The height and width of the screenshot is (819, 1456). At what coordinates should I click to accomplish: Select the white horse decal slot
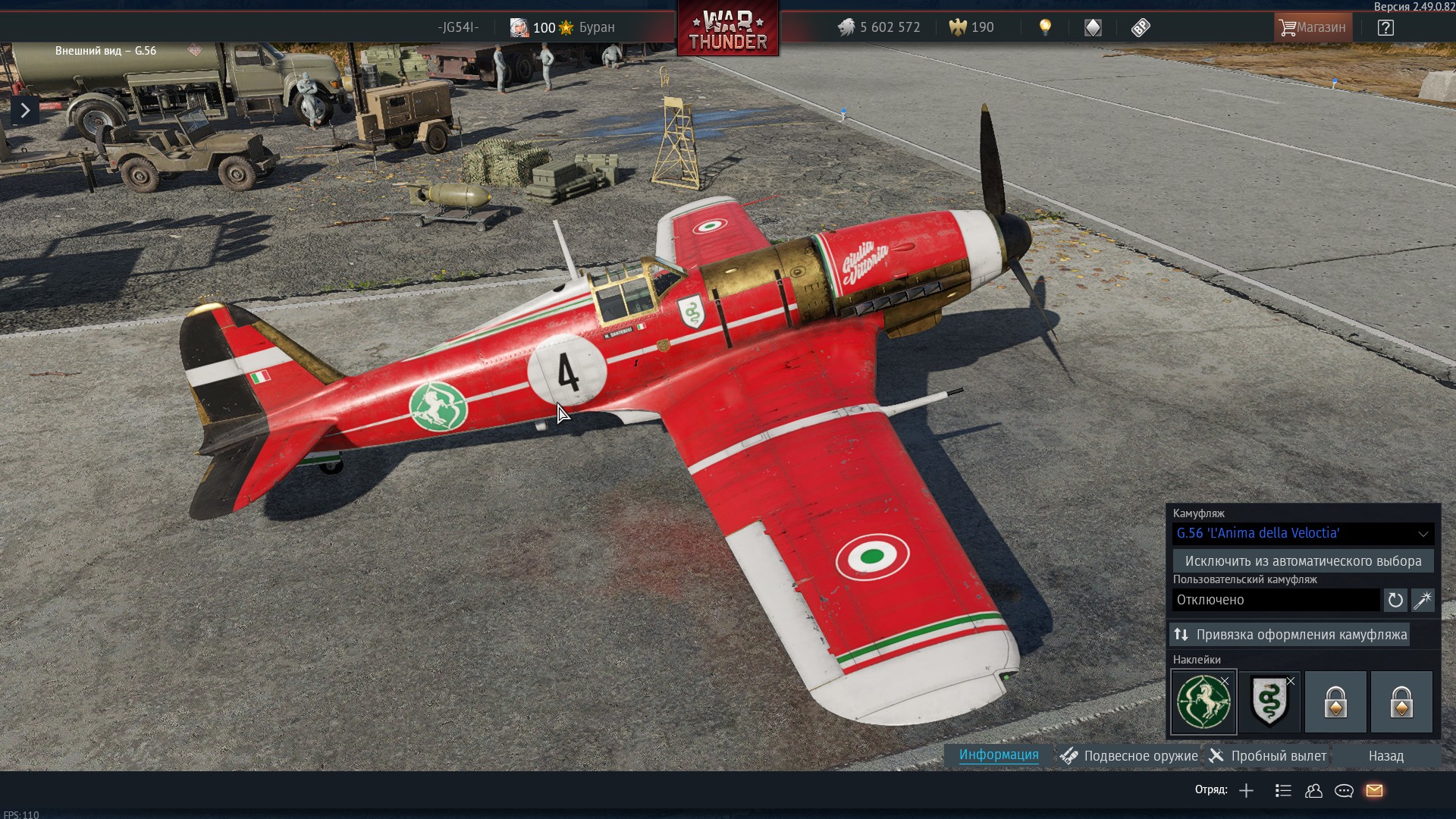point(1203,702)
